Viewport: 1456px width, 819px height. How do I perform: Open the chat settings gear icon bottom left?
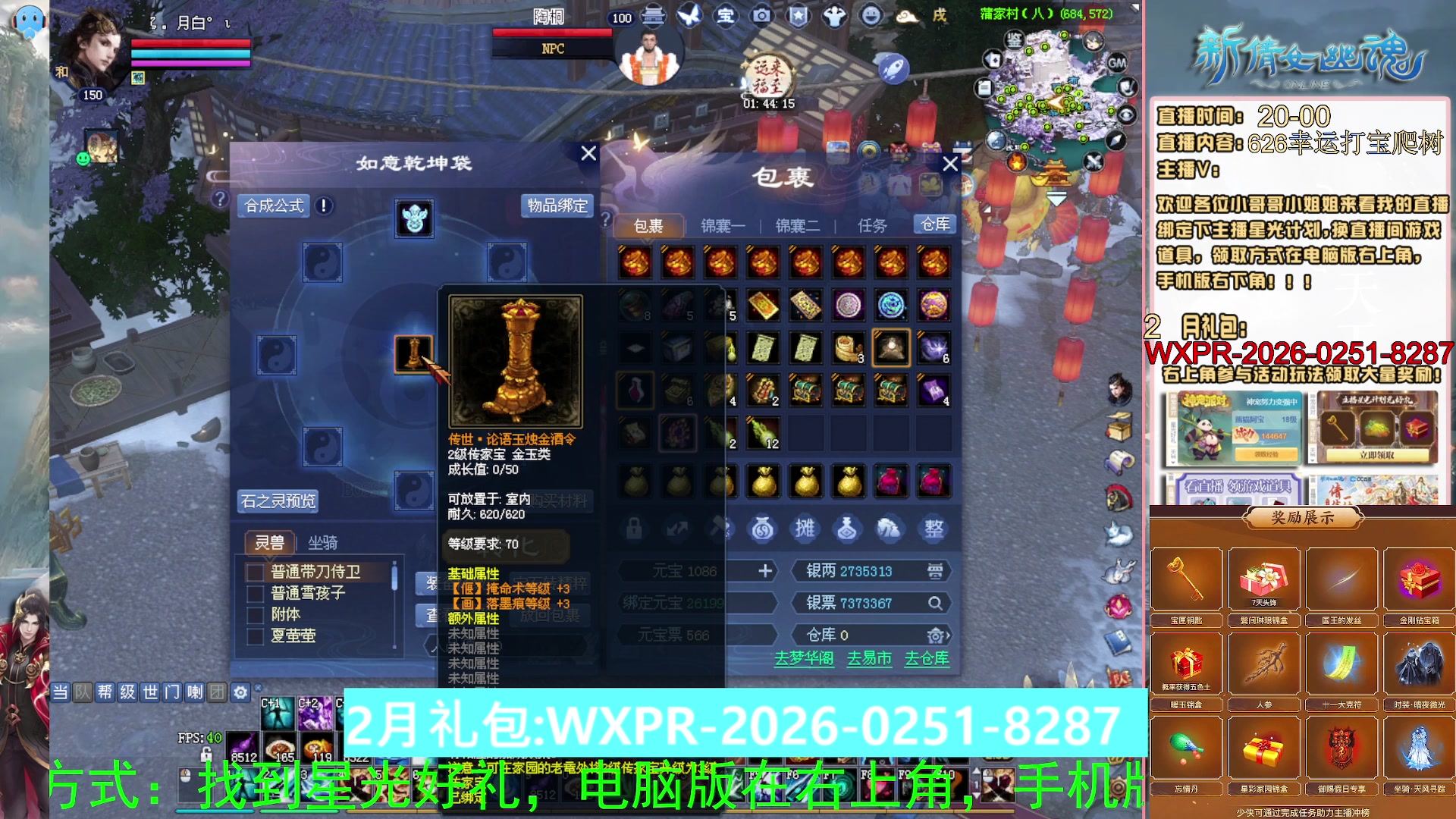point(240,692)
